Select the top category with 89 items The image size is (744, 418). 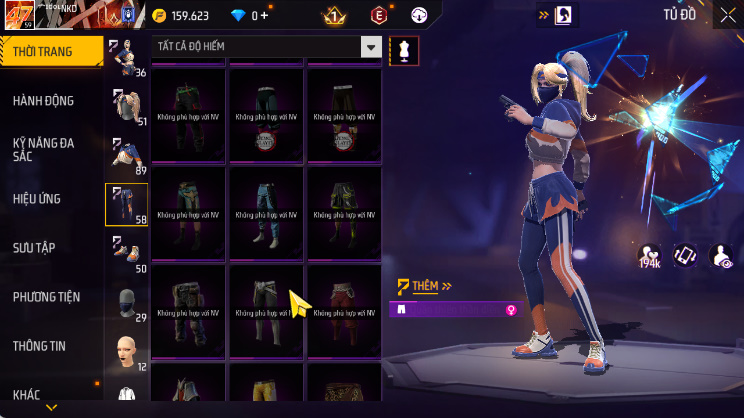[x=127, y=156]
